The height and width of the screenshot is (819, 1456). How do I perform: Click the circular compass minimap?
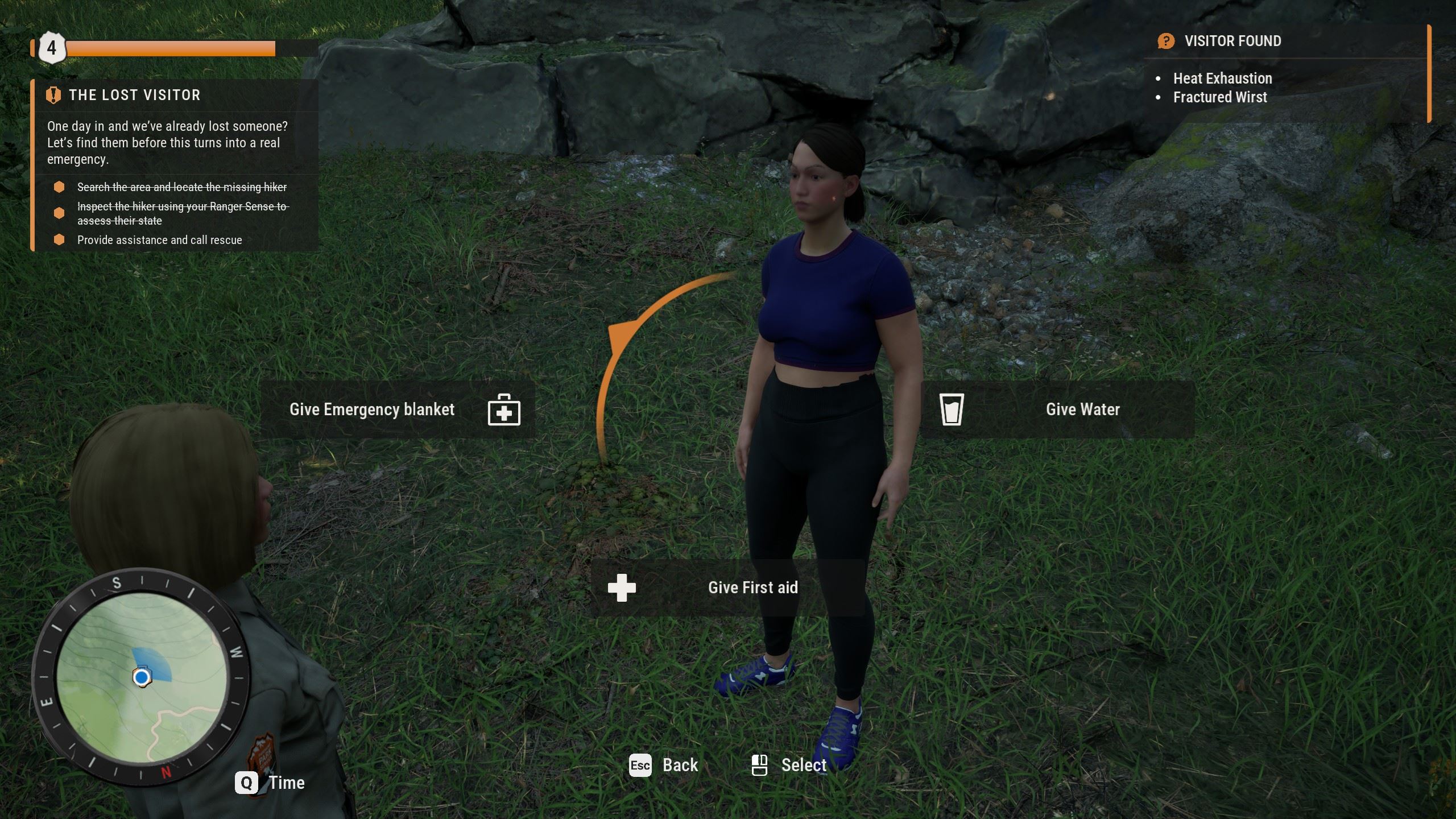click(x=141, y=677)
